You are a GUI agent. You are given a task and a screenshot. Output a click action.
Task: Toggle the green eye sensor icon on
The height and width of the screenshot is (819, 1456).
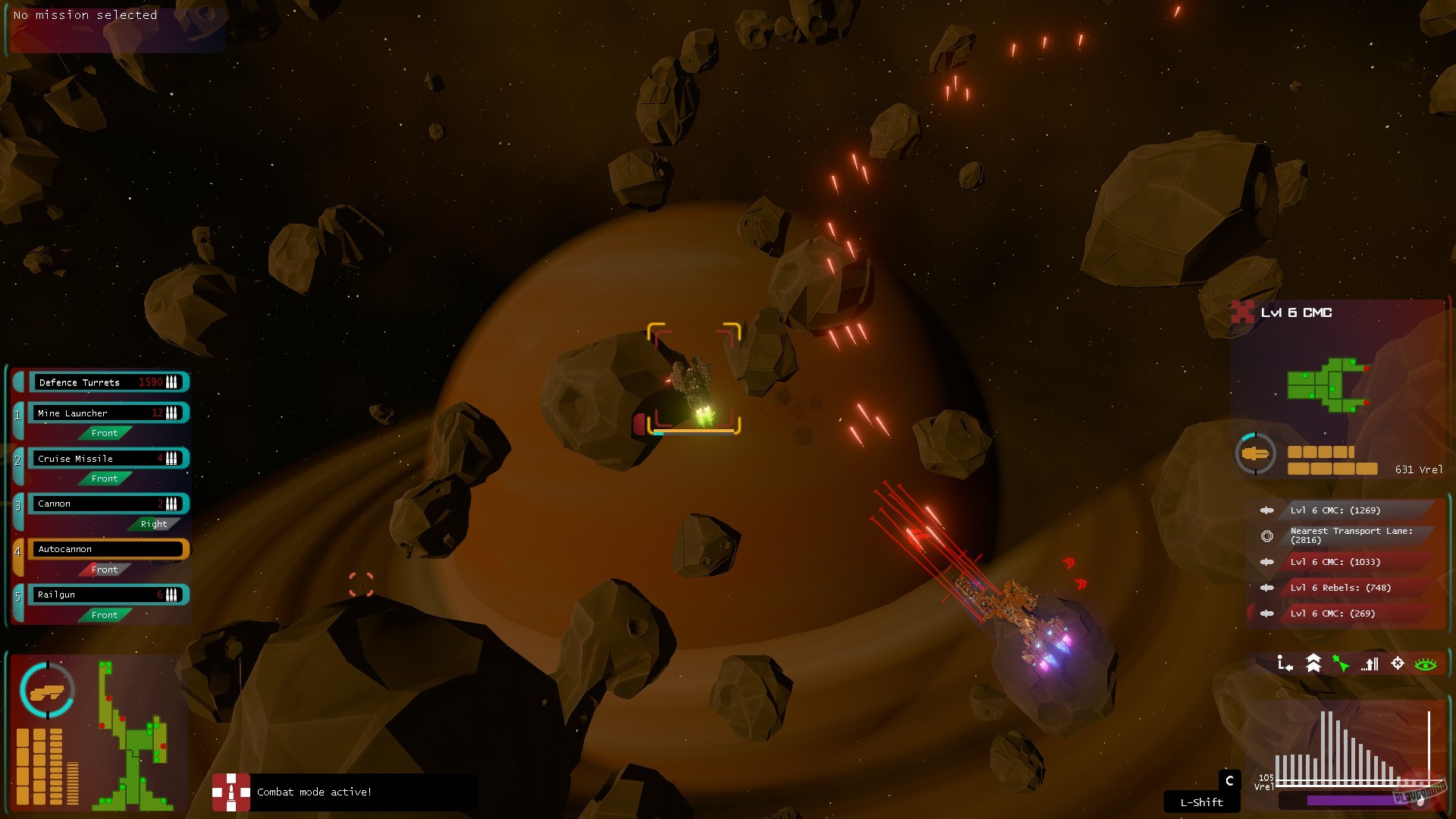pos(1424,663)
